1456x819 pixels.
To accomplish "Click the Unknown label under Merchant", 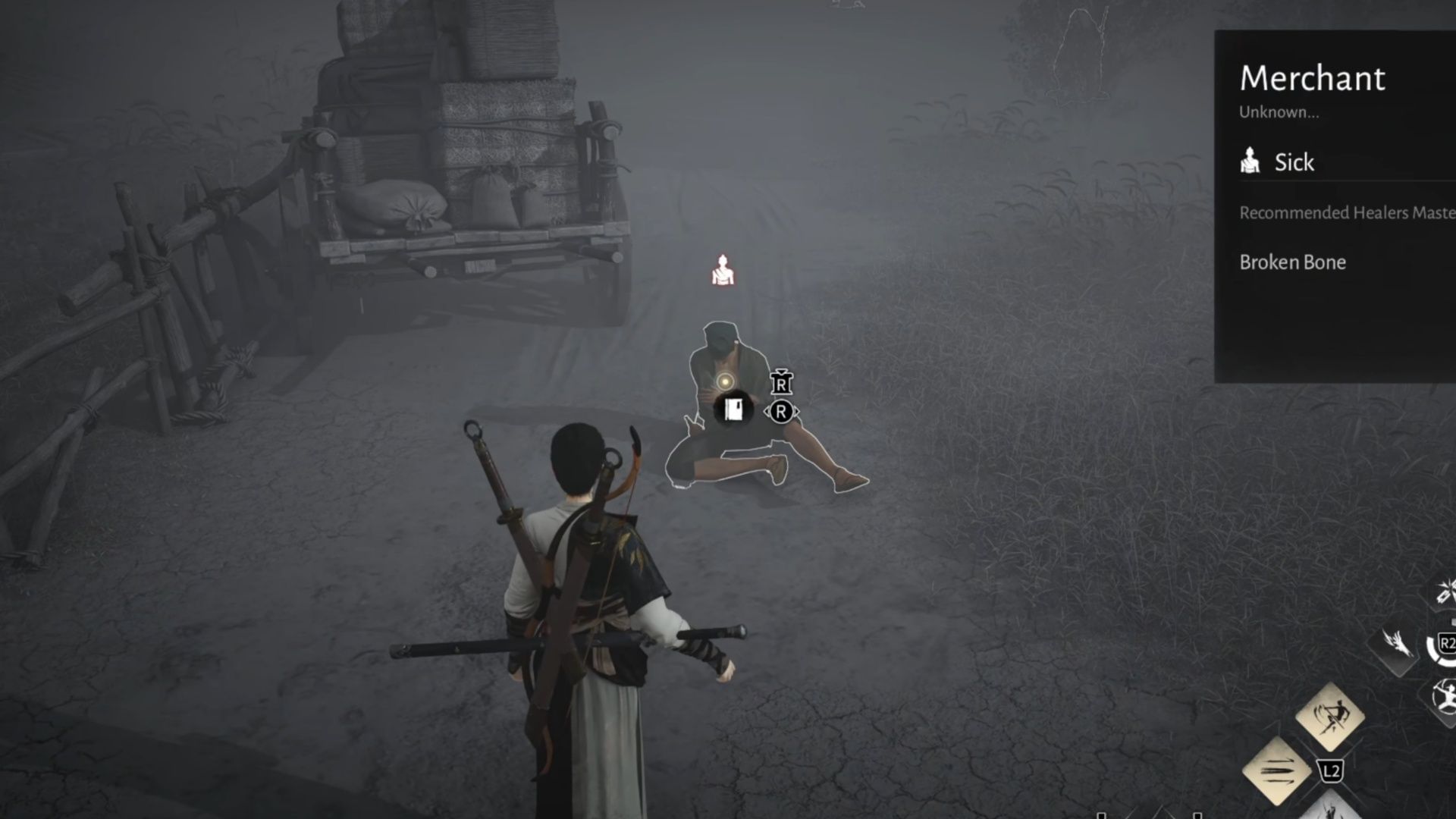I will pyautogui.click(x=1280, y=114).
